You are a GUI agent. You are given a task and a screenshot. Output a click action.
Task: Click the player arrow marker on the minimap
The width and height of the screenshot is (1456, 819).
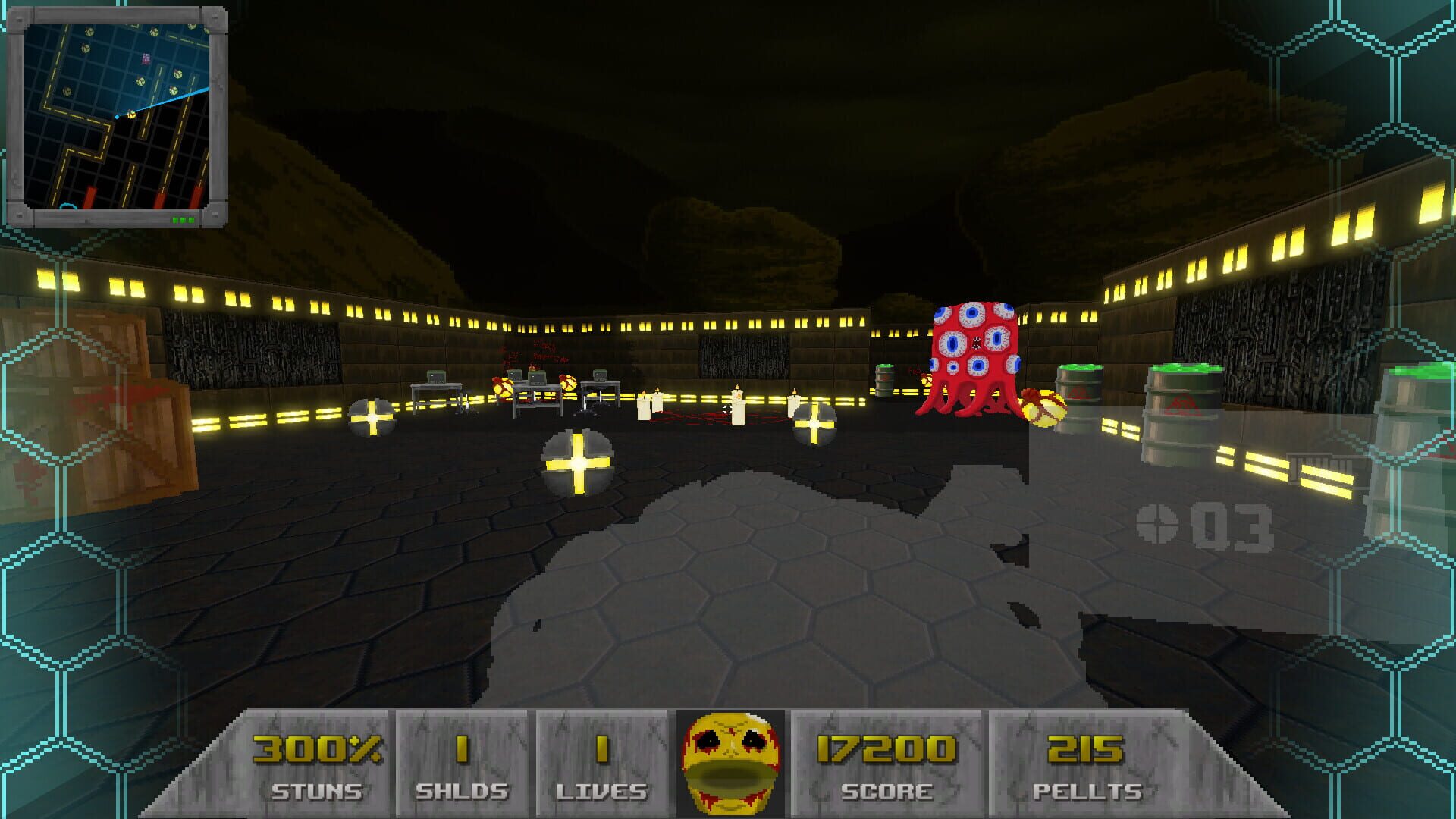click(x=131, y=115)
